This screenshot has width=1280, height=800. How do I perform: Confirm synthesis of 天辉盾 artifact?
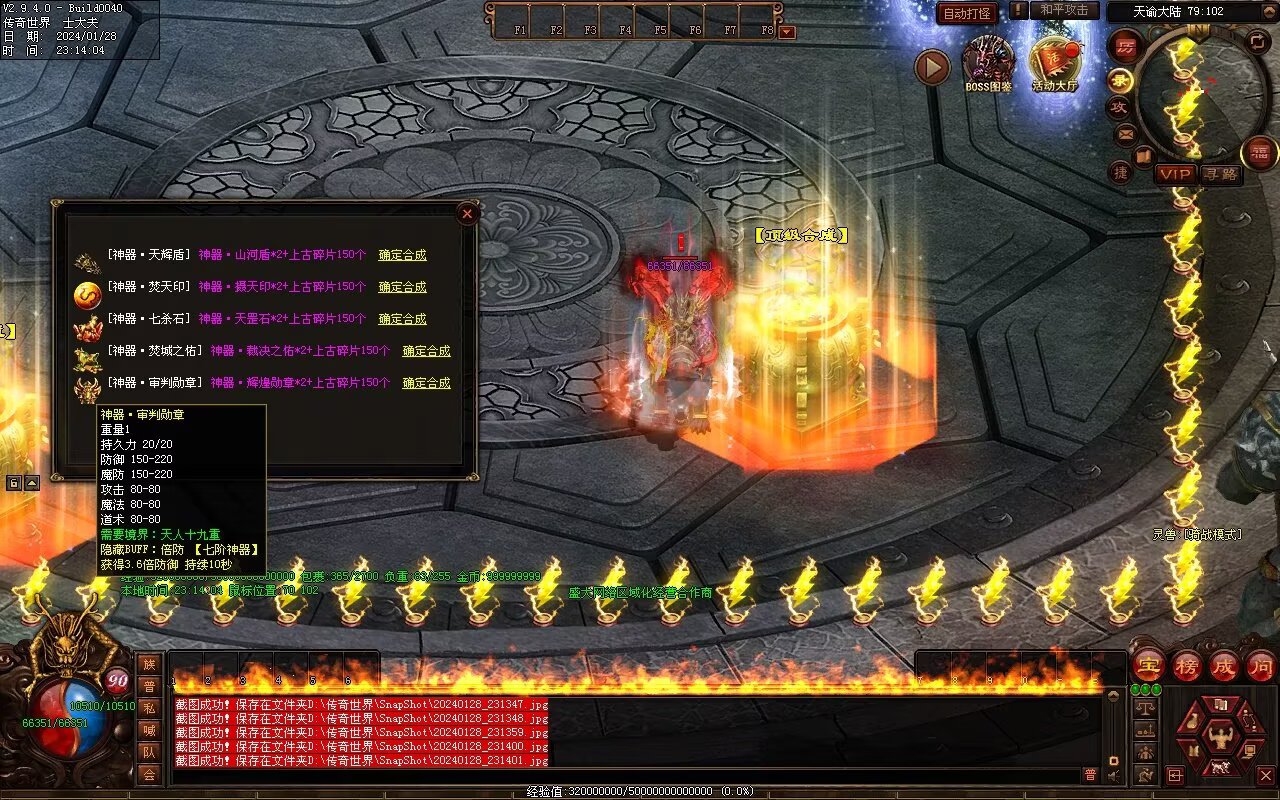point(402,255)
